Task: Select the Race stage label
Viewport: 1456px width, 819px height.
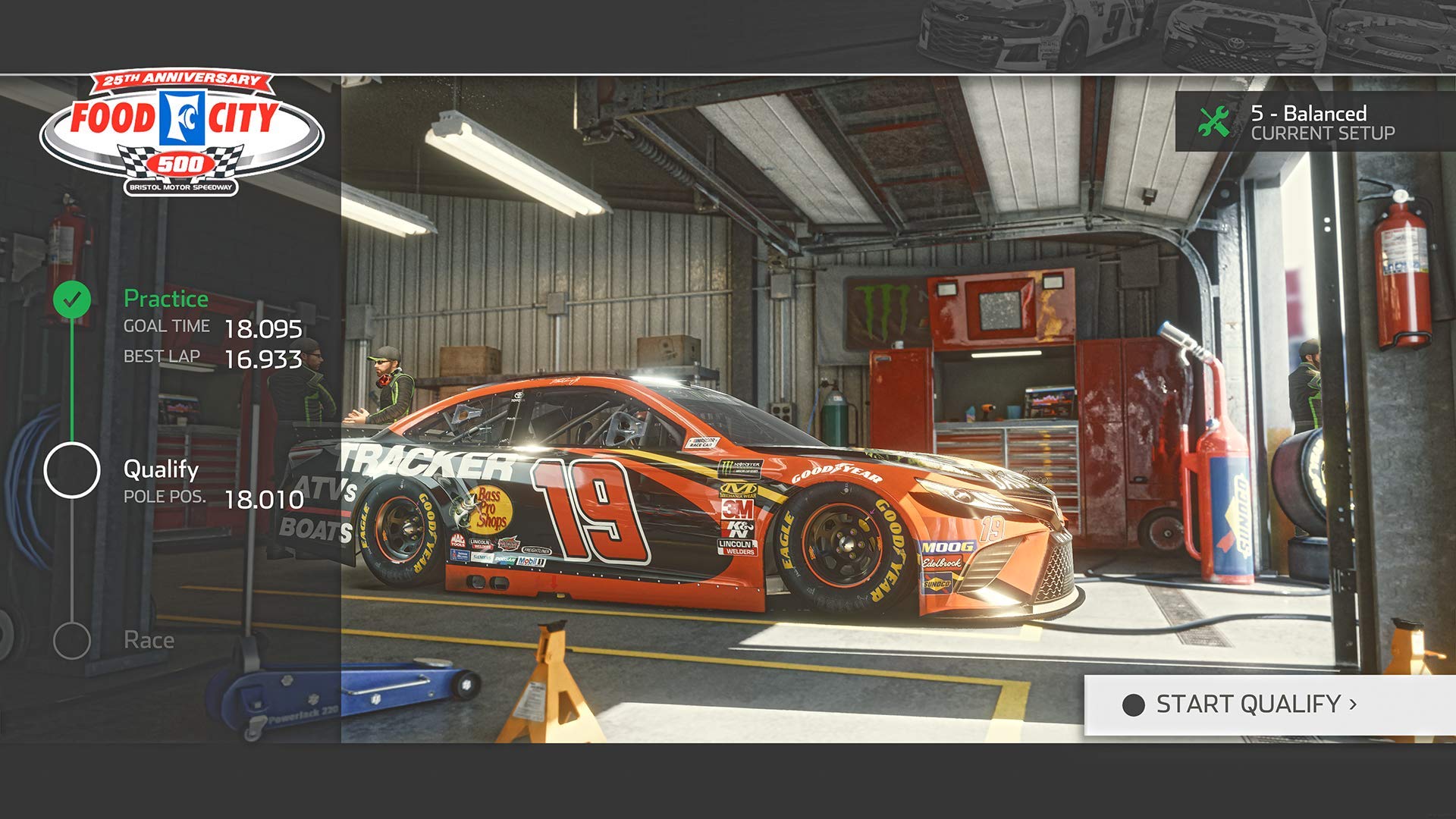Action: [x=150, y=639]
